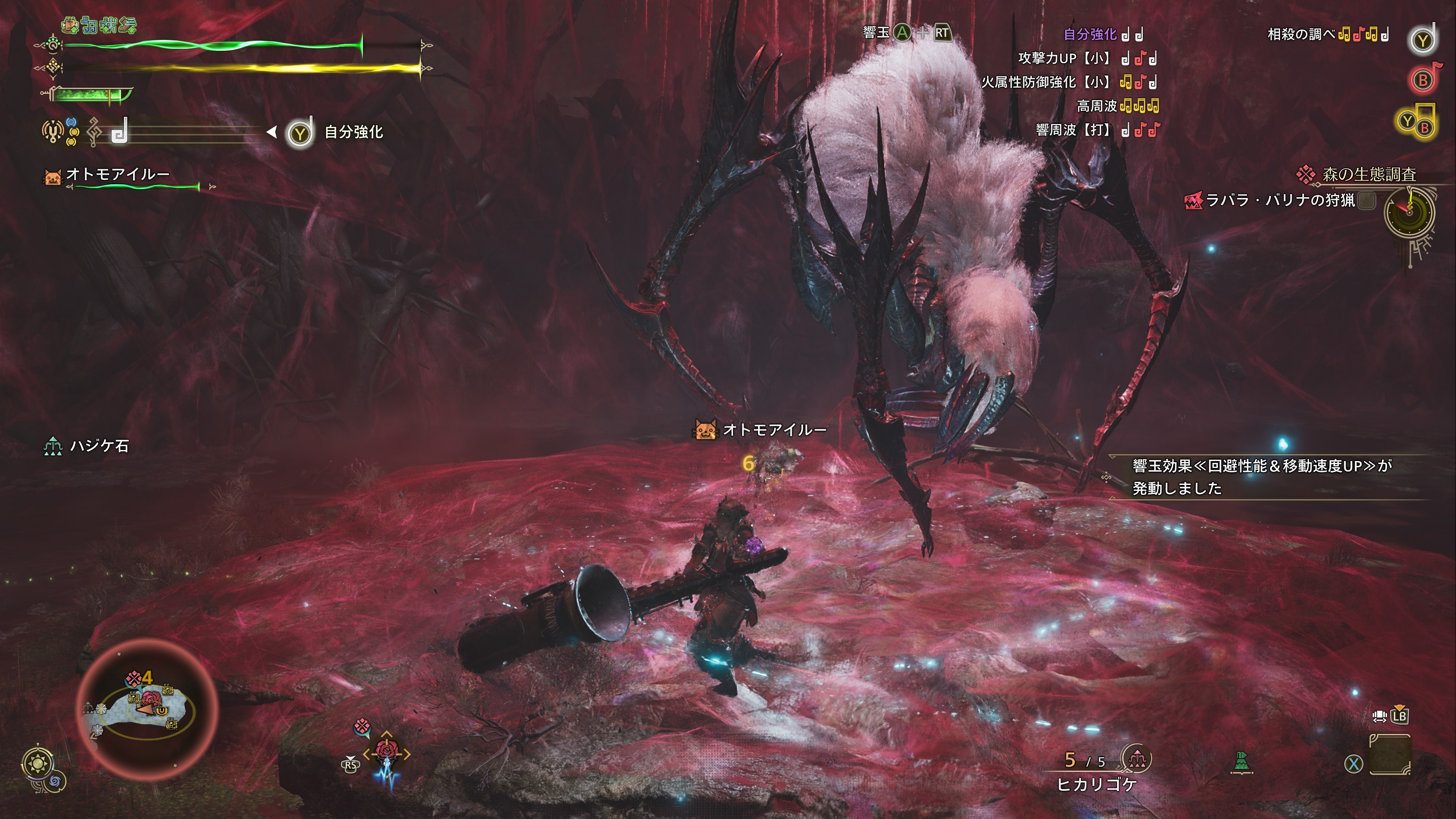Image resolution: width=1456 pixels, height=819 pixels.
Task: Click the quest timer clock dial
Action: 1409,213
